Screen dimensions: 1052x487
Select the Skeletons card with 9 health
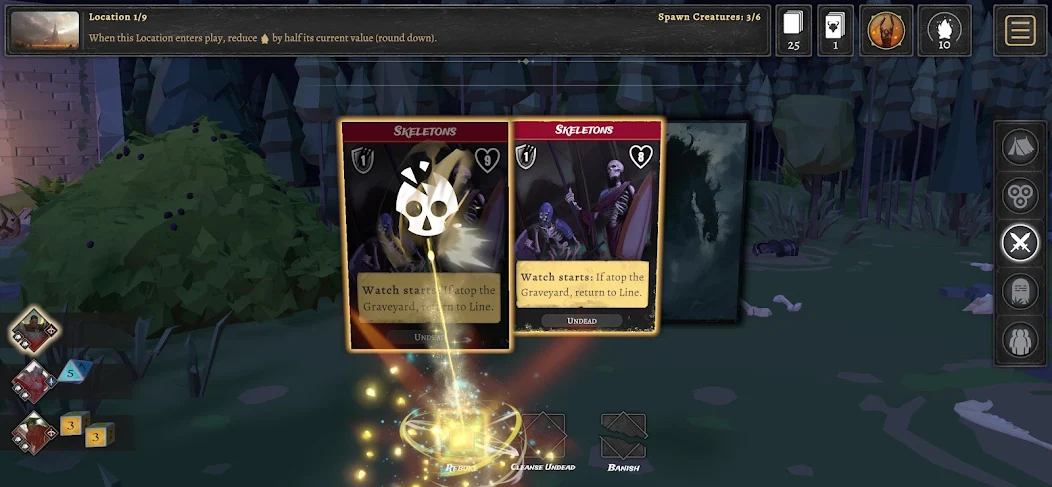425,236
